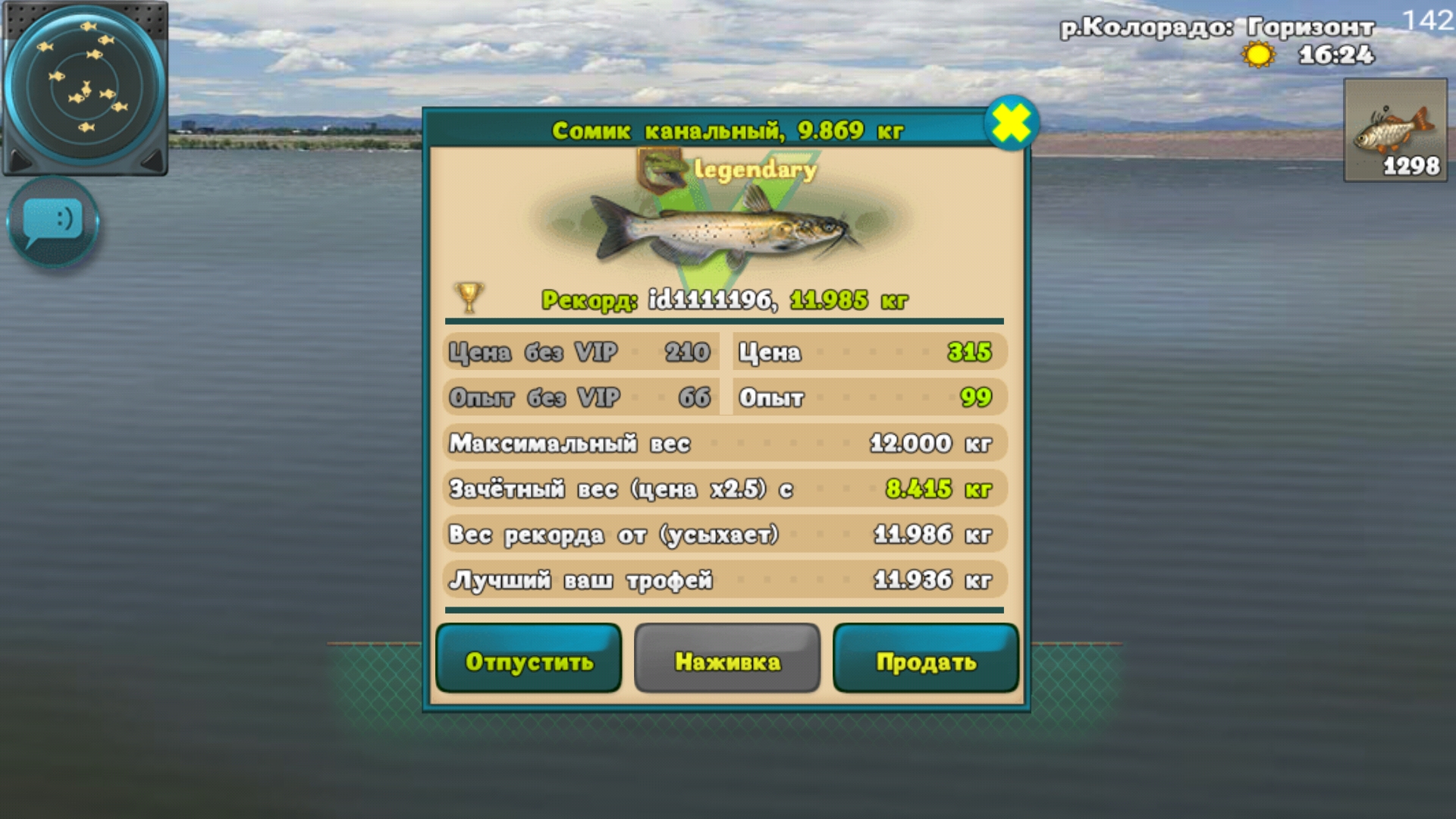Select the Цена без VIP row
Viewport: 1456px width, 819px height.
tap(581, 352)
